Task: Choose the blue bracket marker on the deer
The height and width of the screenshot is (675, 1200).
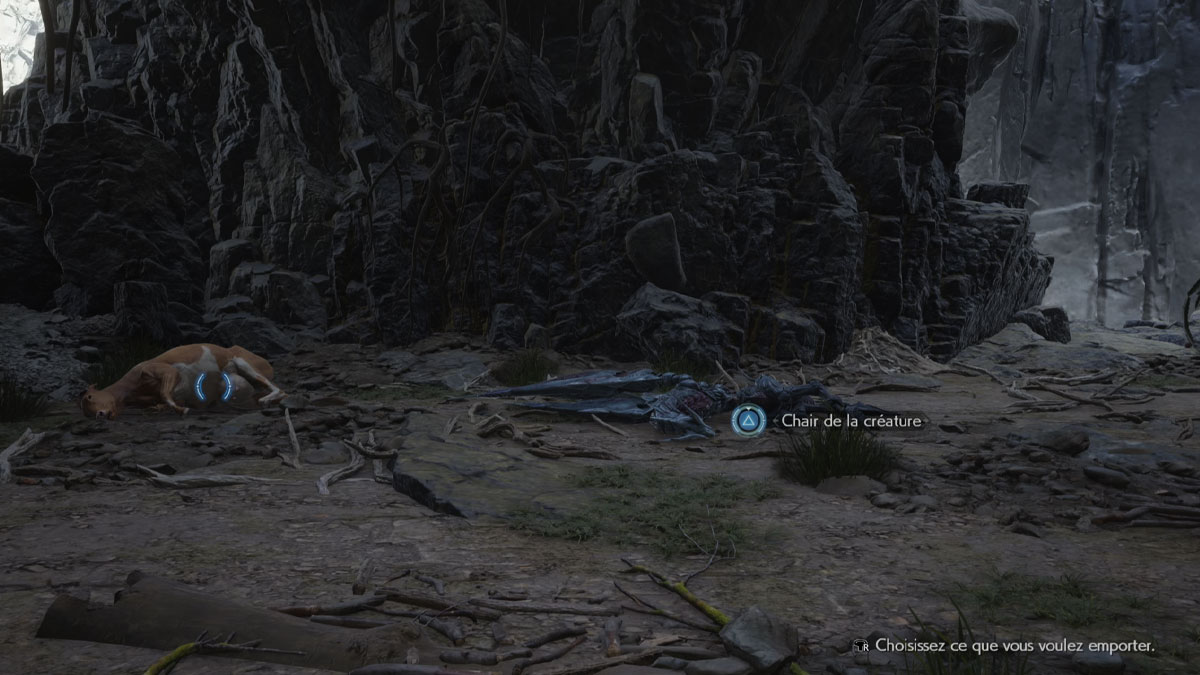Action: pos(214,386)
